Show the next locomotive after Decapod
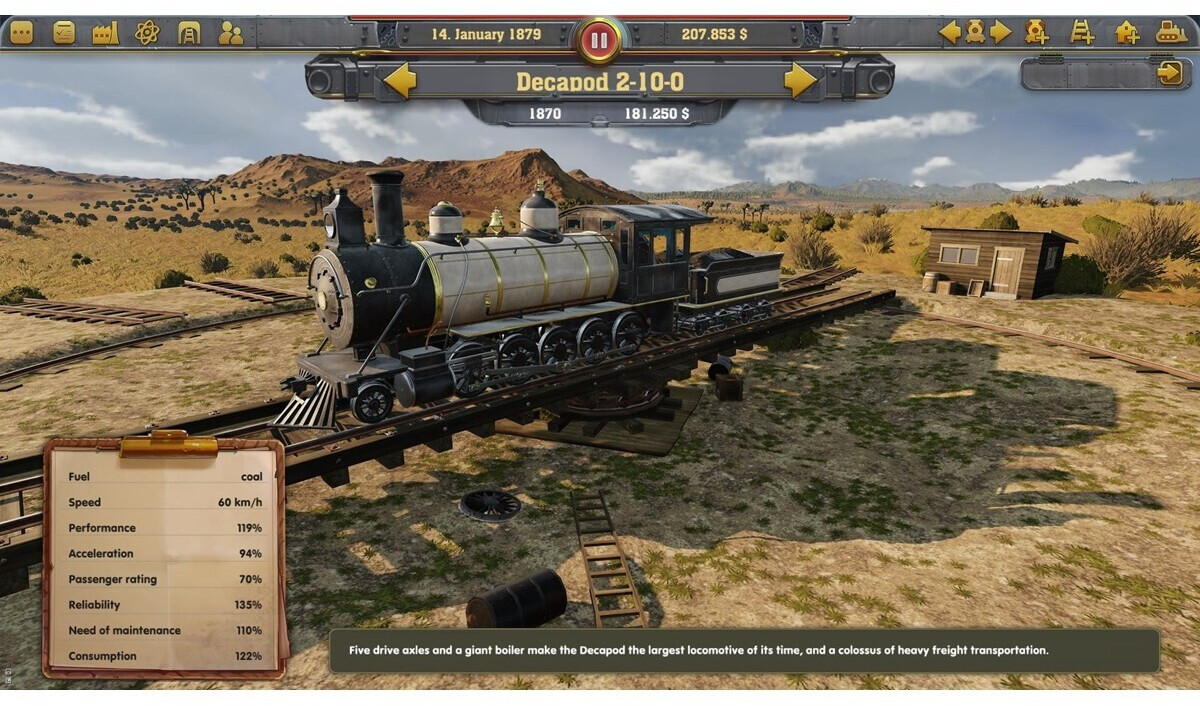The image size is (1200, 706). pyautogui.click(x=800, y=80)
